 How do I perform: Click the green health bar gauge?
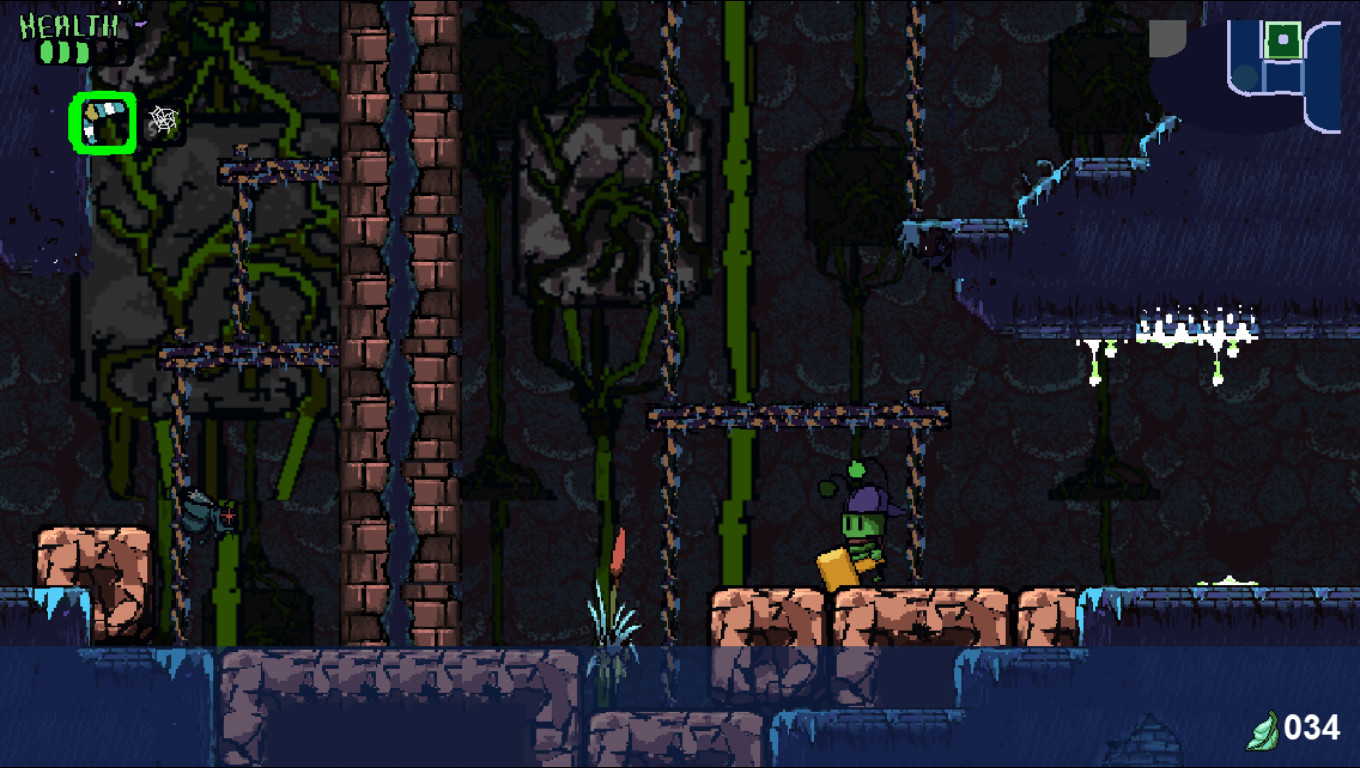coord(64,52)
